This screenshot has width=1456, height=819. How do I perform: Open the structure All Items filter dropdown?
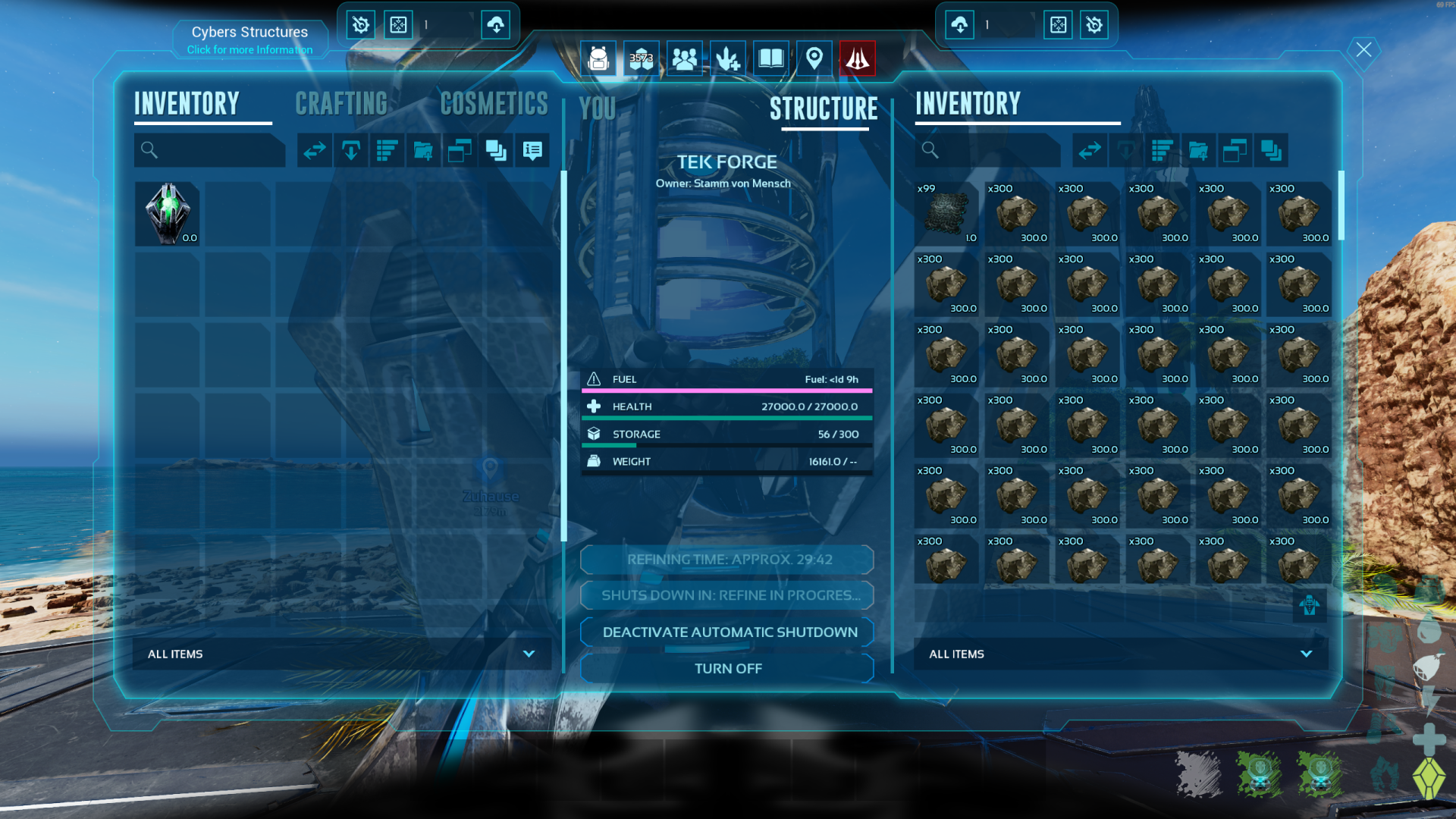1306,654
